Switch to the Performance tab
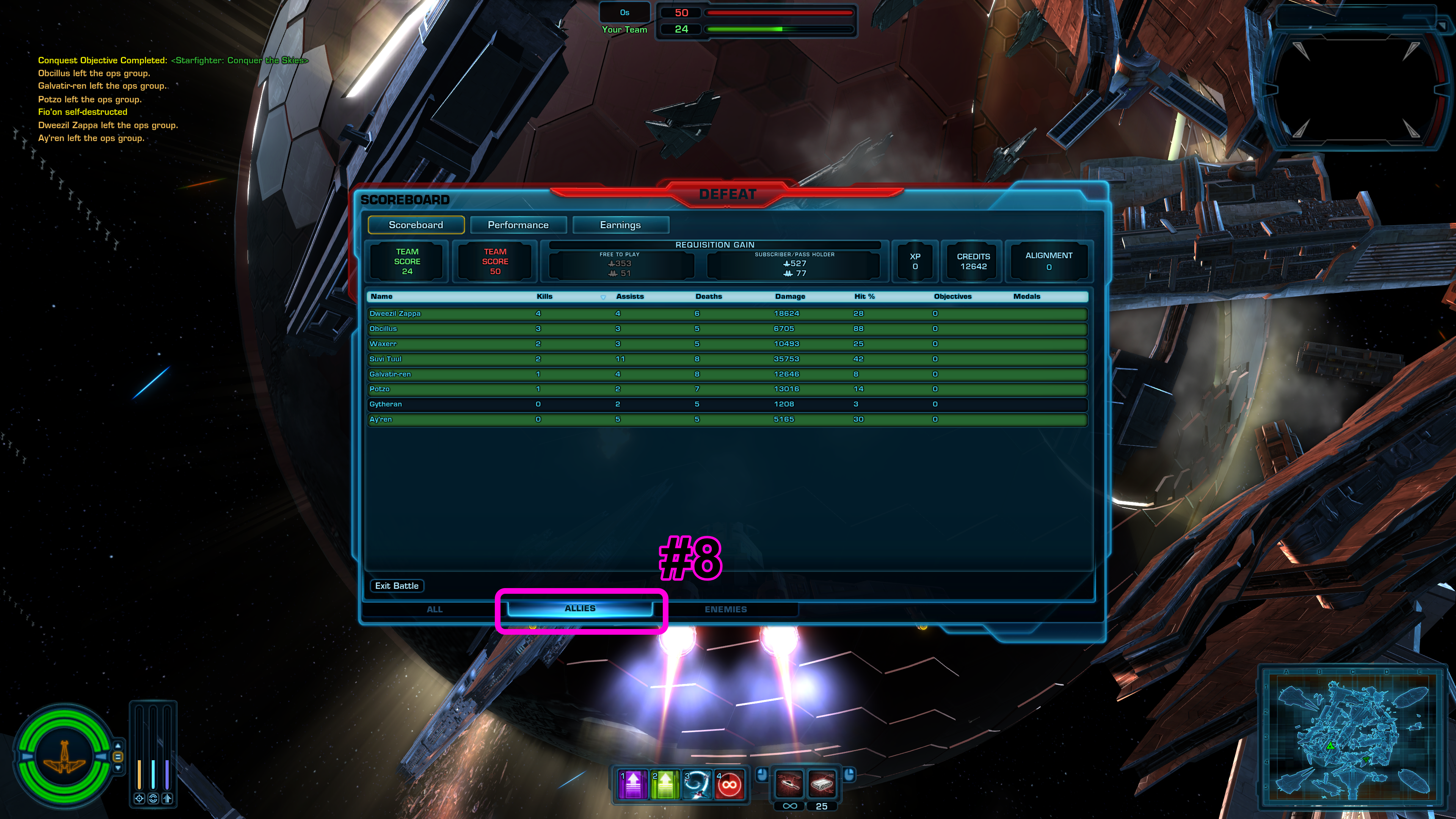This screenshot has width=1456, height=819. pos(518,225)
